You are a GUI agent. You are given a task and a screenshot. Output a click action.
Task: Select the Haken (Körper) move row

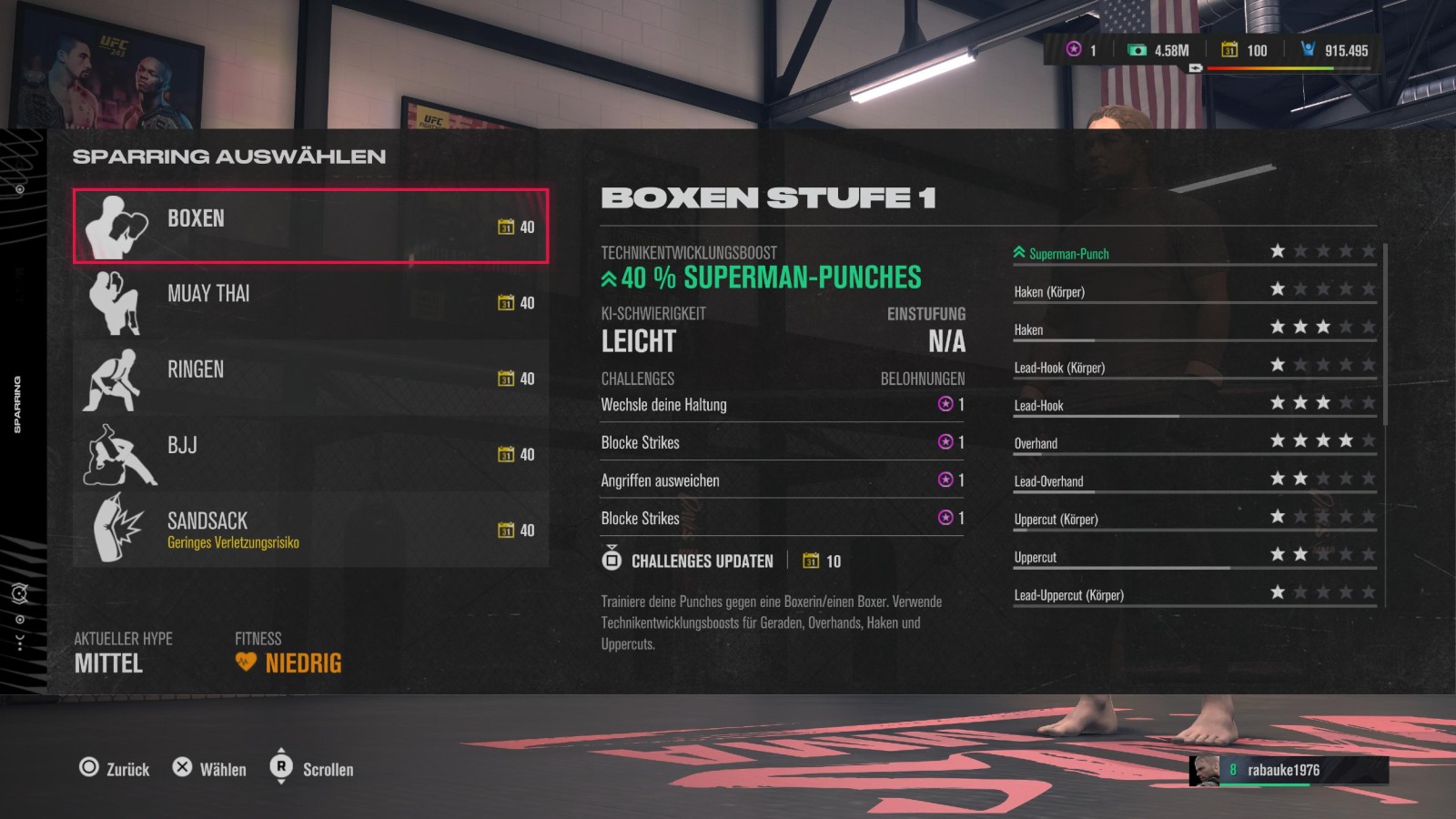pos(1194,291)
